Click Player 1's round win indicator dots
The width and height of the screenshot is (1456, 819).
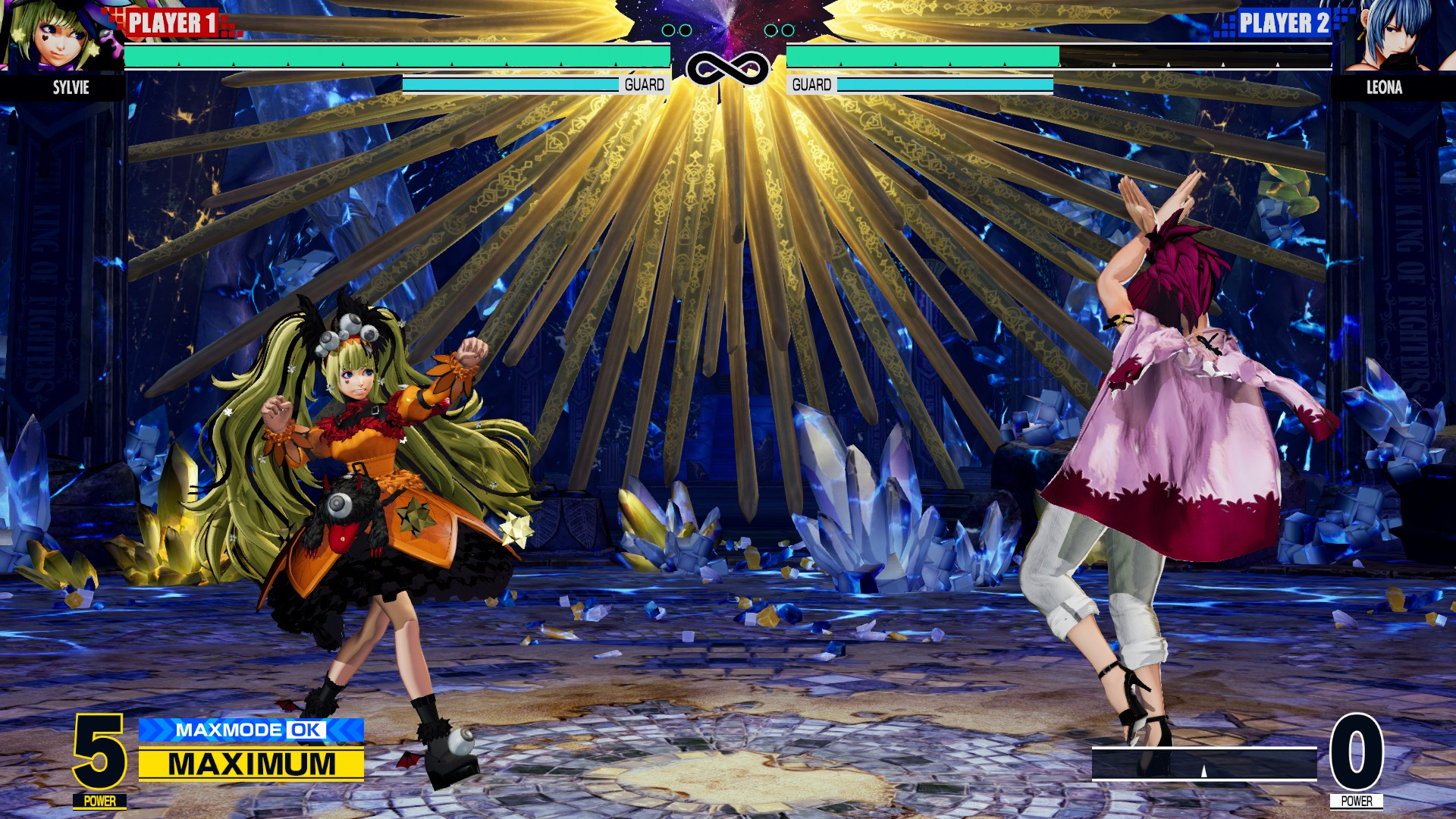point(676,30)
